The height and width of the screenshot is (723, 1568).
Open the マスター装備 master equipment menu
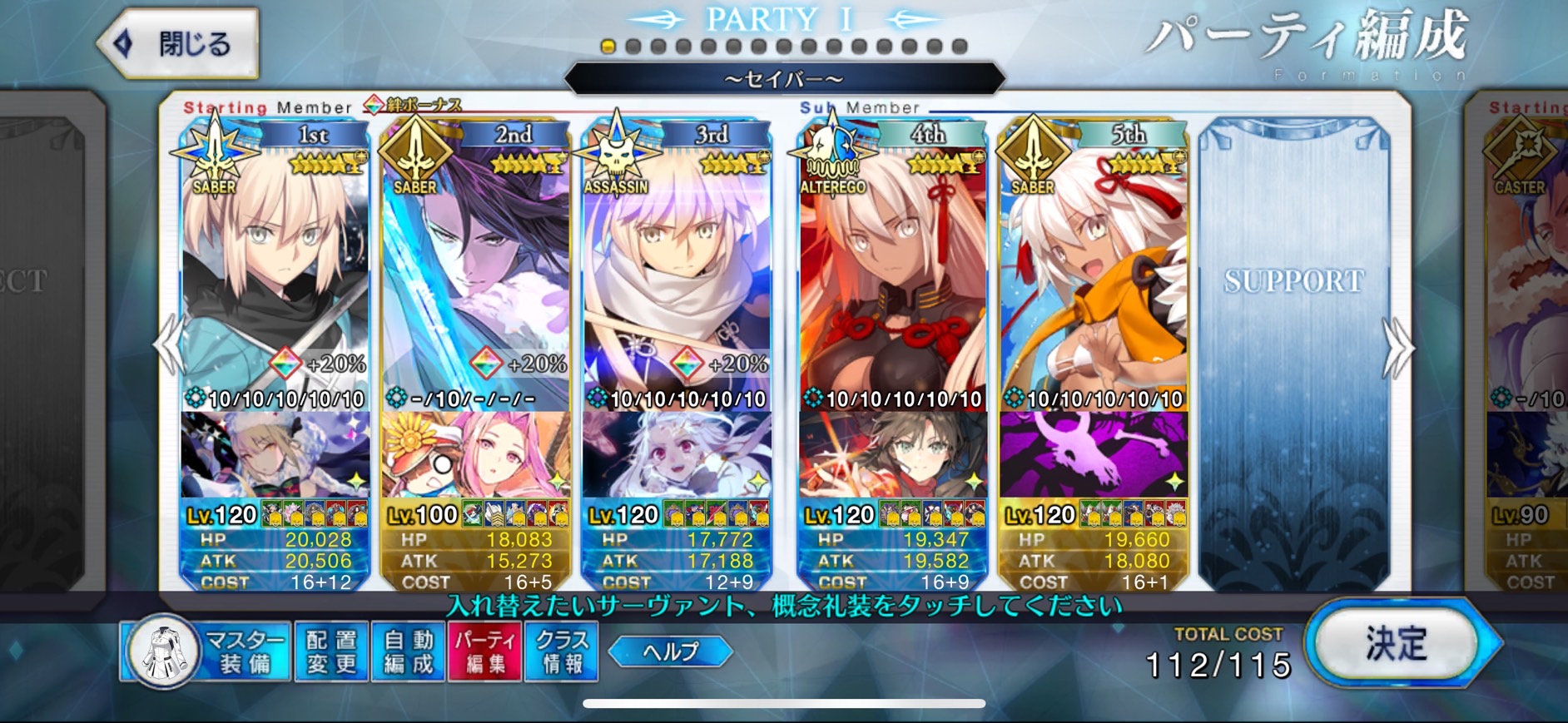click(206, 651)
